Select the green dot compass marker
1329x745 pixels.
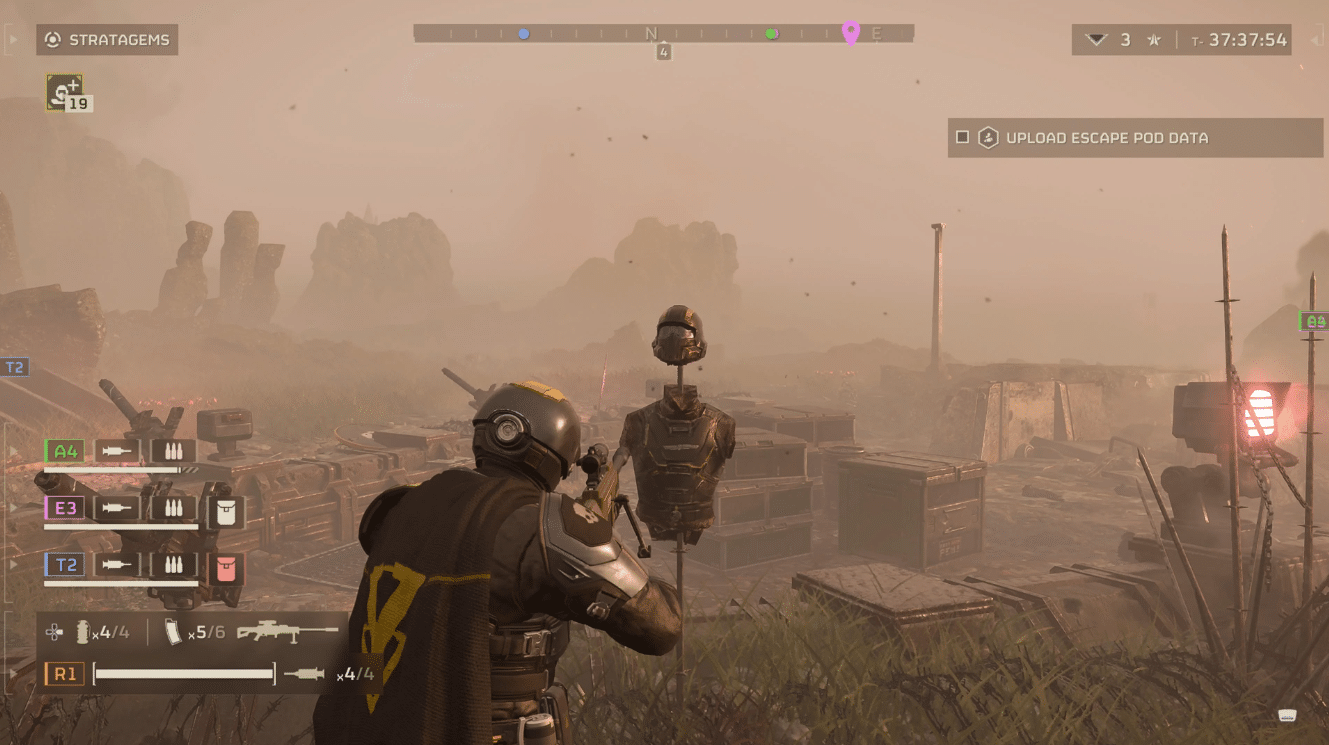tap(771, 34)
